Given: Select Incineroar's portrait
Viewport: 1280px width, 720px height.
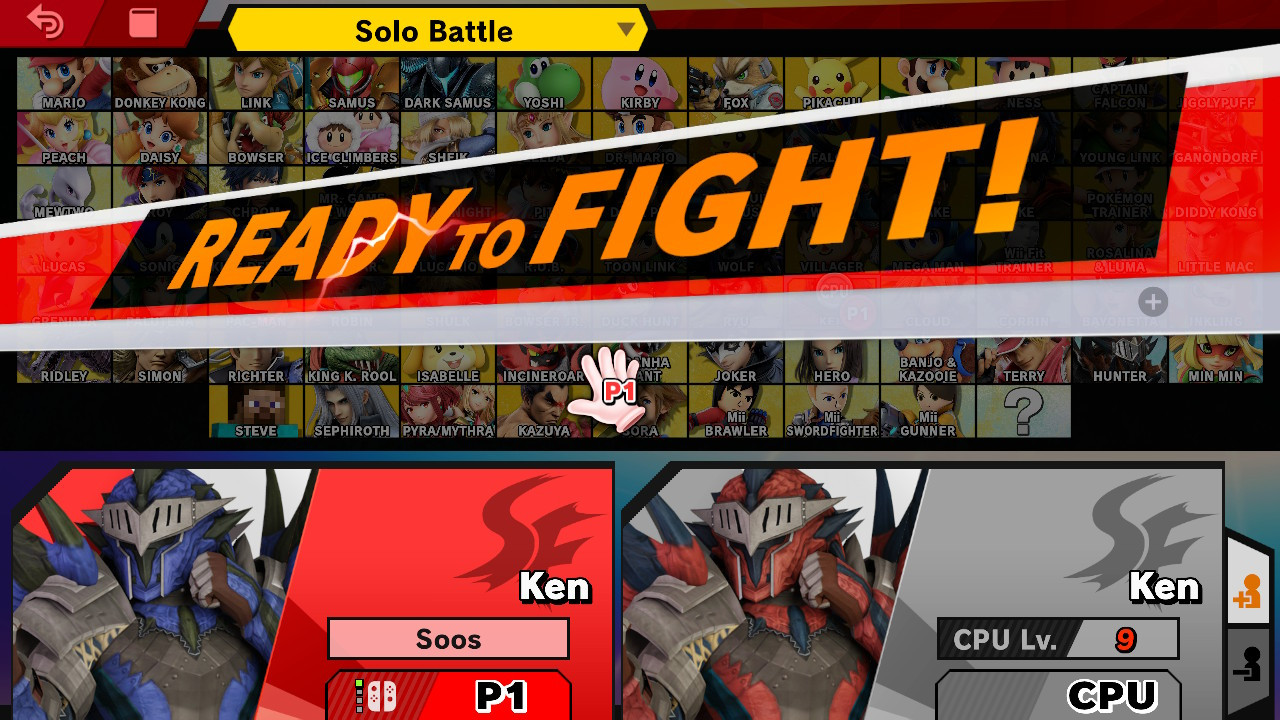Looking at the screenshot, I should point(543,360).
